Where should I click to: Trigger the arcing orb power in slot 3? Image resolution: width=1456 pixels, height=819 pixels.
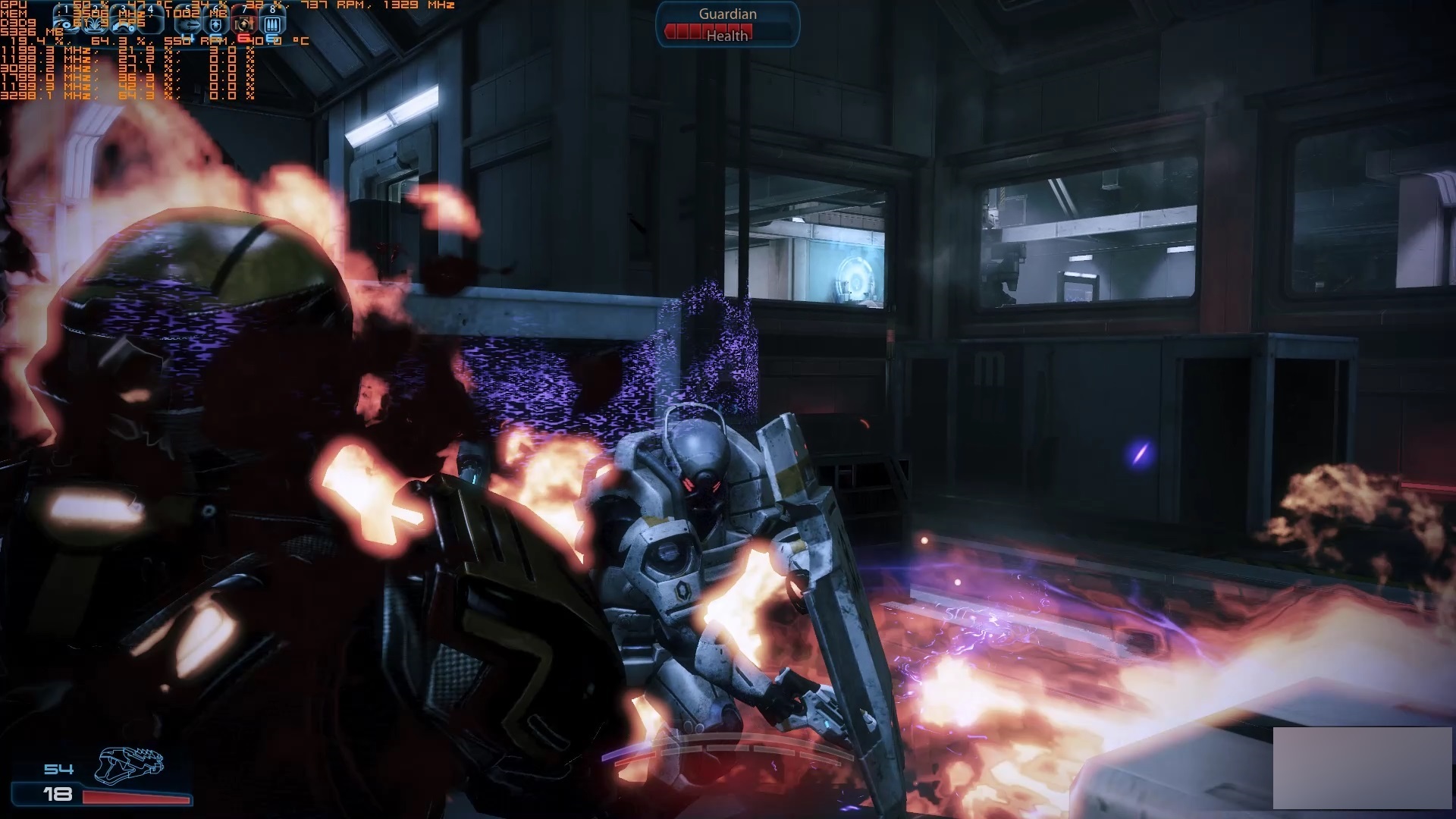point(124,24)
